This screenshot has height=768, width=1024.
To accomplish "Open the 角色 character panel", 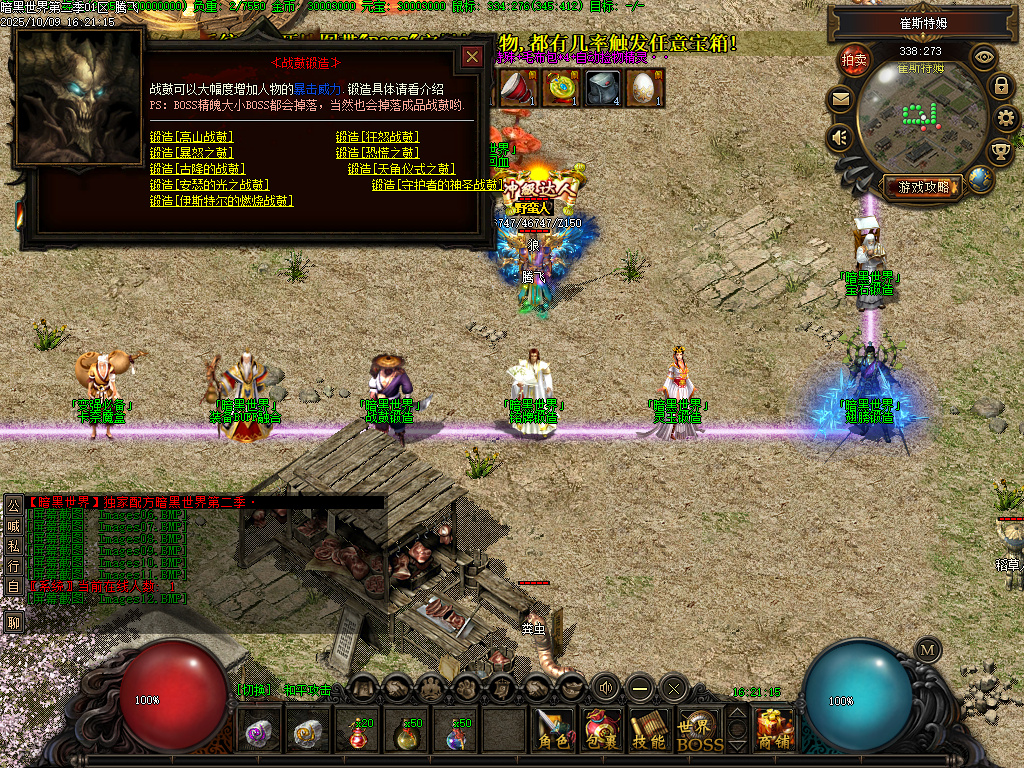I will 553,732.
